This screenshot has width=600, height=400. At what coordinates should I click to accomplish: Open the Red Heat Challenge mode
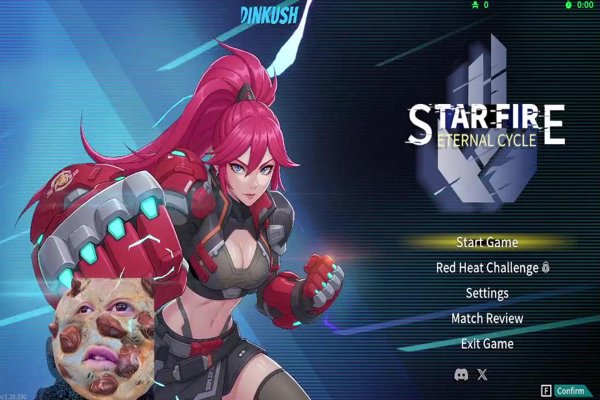click(x=487, y=268)
